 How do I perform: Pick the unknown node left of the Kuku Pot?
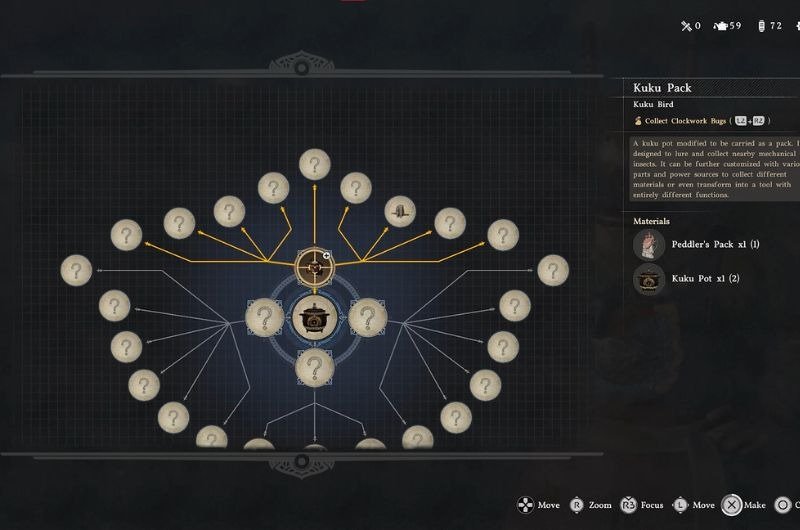[264, 318]
